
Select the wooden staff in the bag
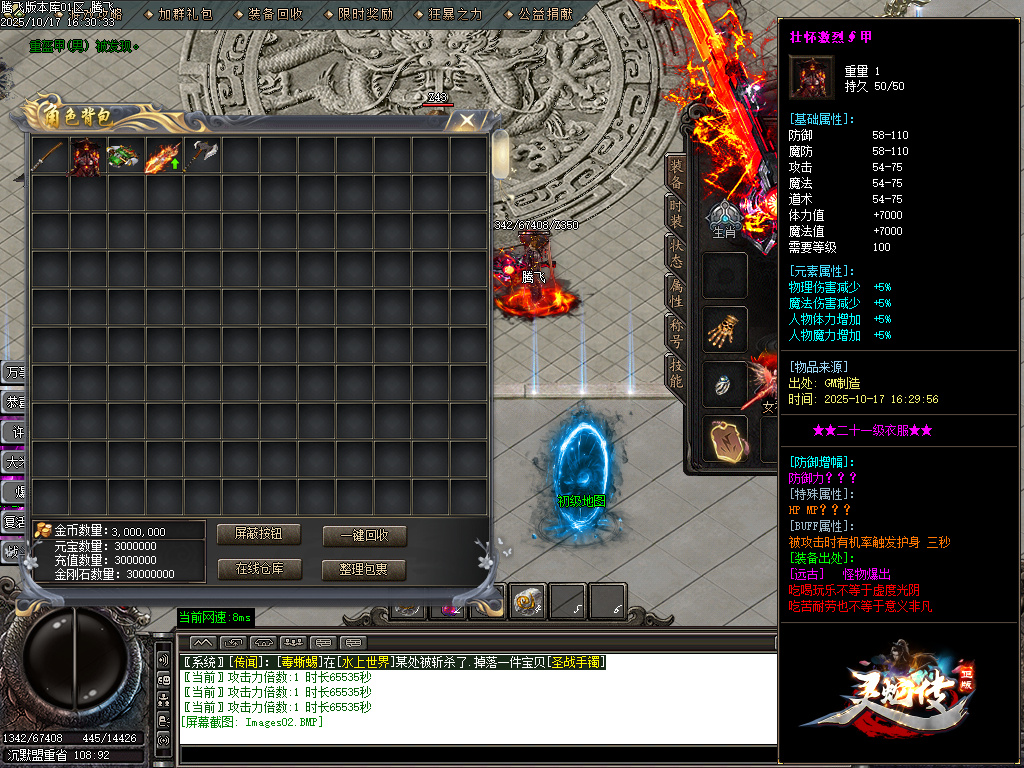[50, 156]
